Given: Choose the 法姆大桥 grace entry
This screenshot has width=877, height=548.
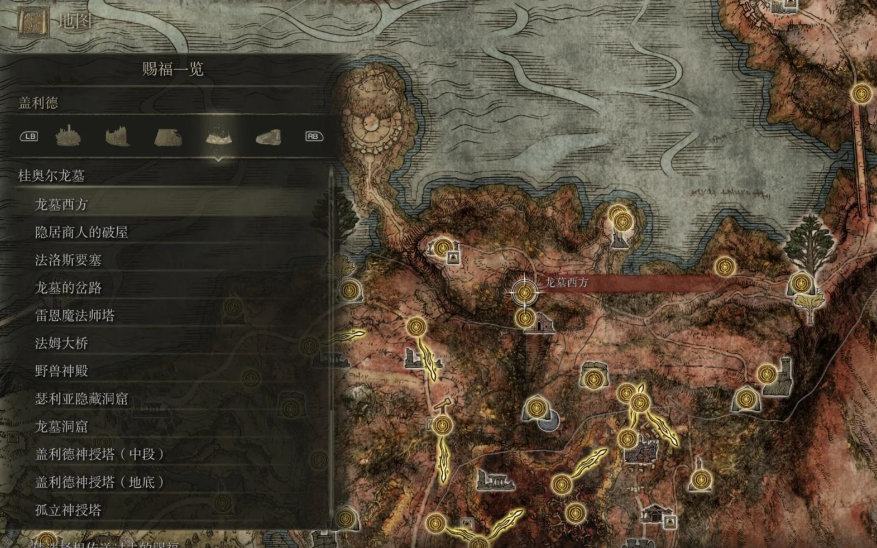Looking at the screenshot, I should (62, 343).
